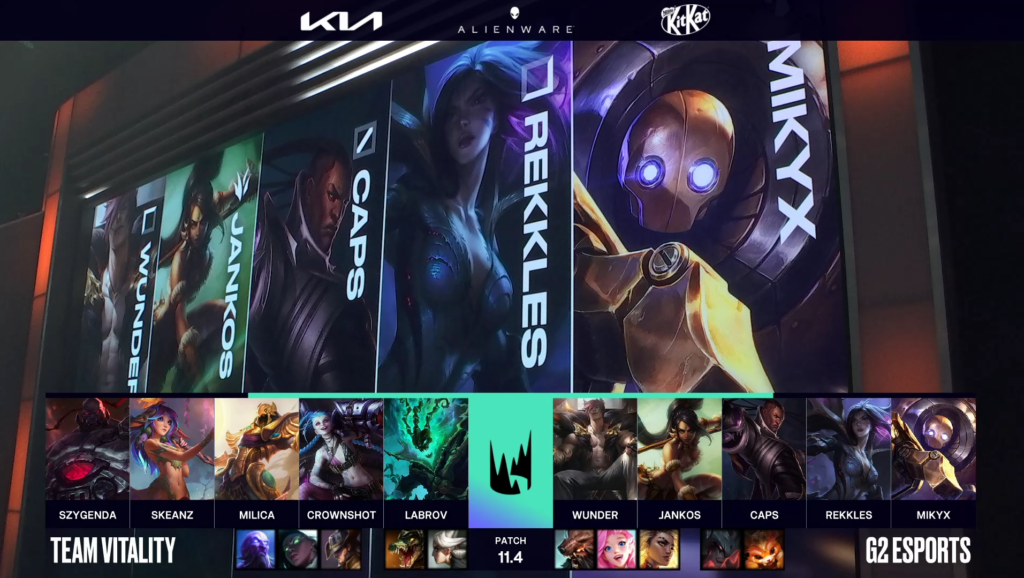Viewport: 1024px width, 578px height.
Task: Select Wunder's champion portrait
Action: 595,449
